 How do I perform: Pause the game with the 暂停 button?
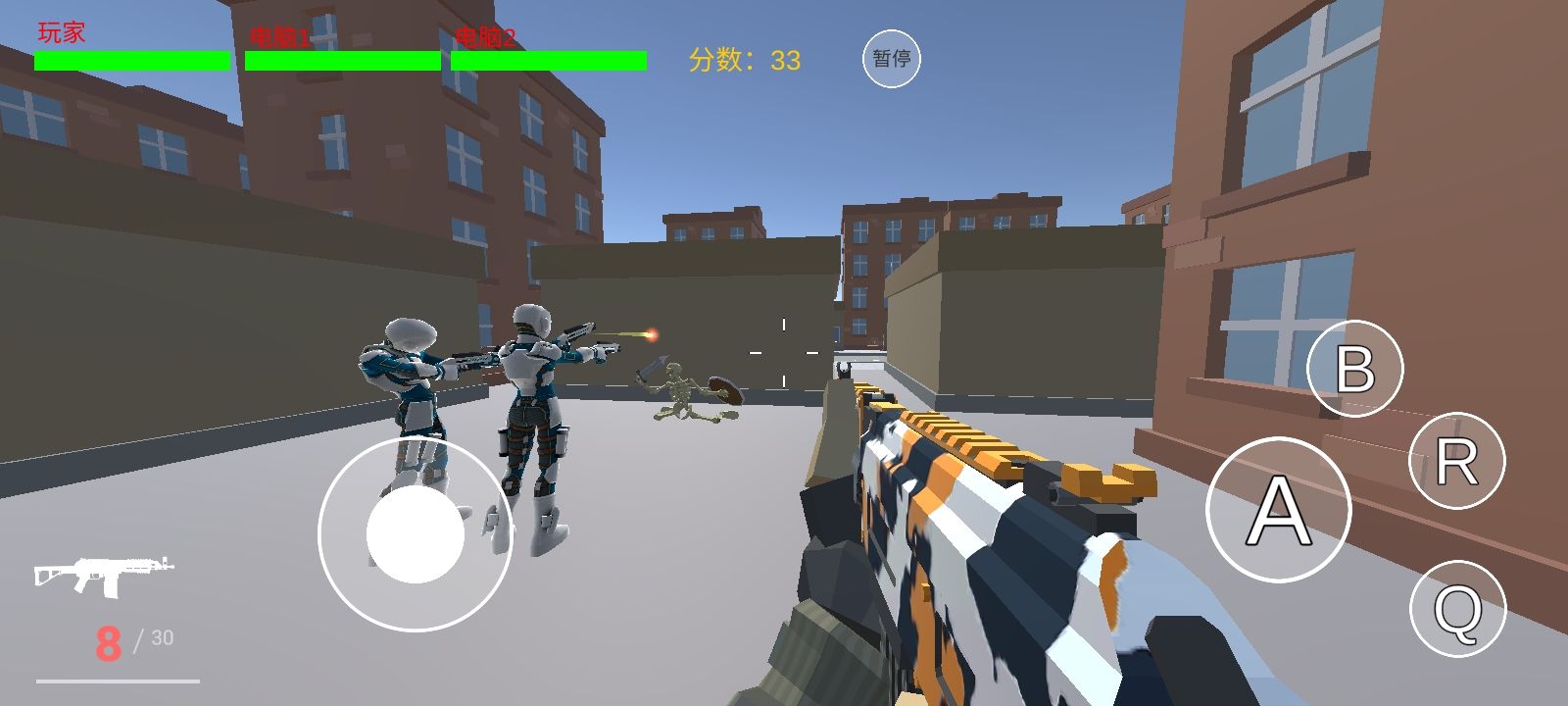point(891,59)
